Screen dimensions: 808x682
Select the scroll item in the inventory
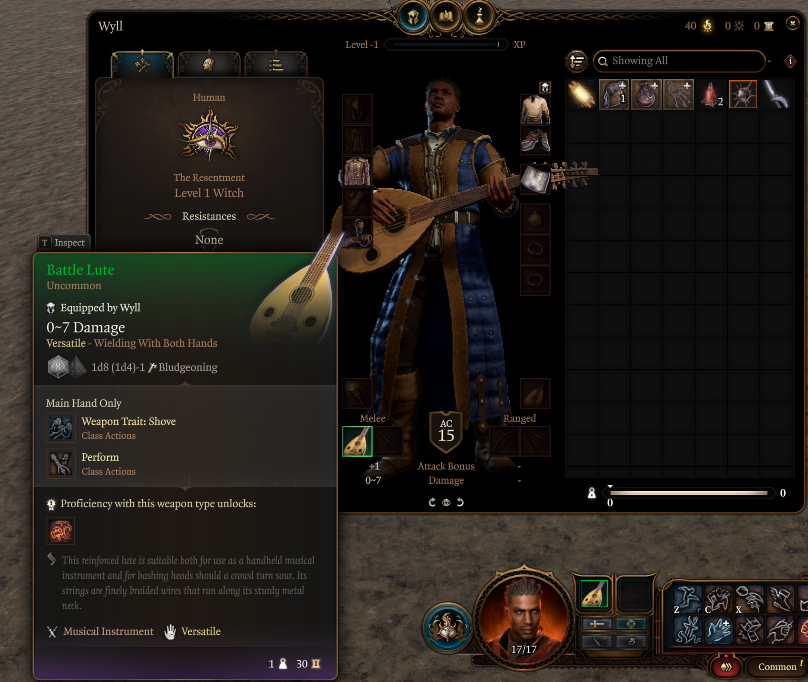pos(581,95)
